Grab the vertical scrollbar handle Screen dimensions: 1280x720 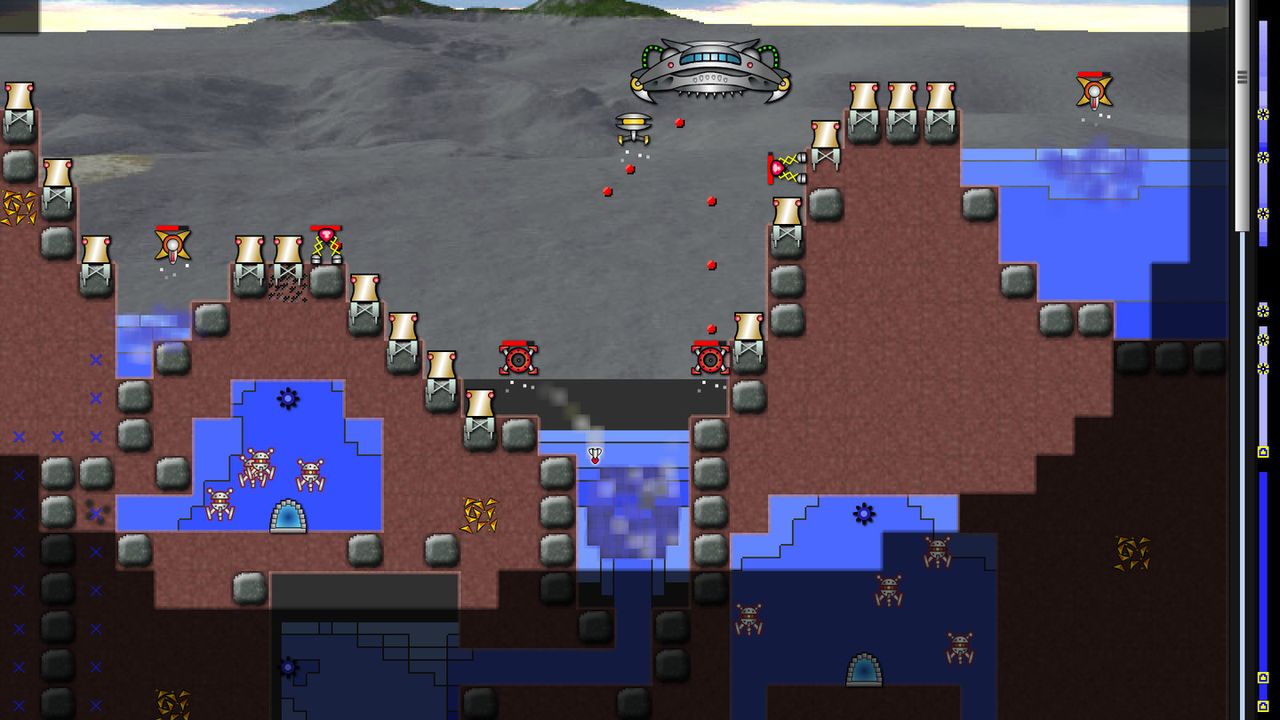pos(1242,77)
